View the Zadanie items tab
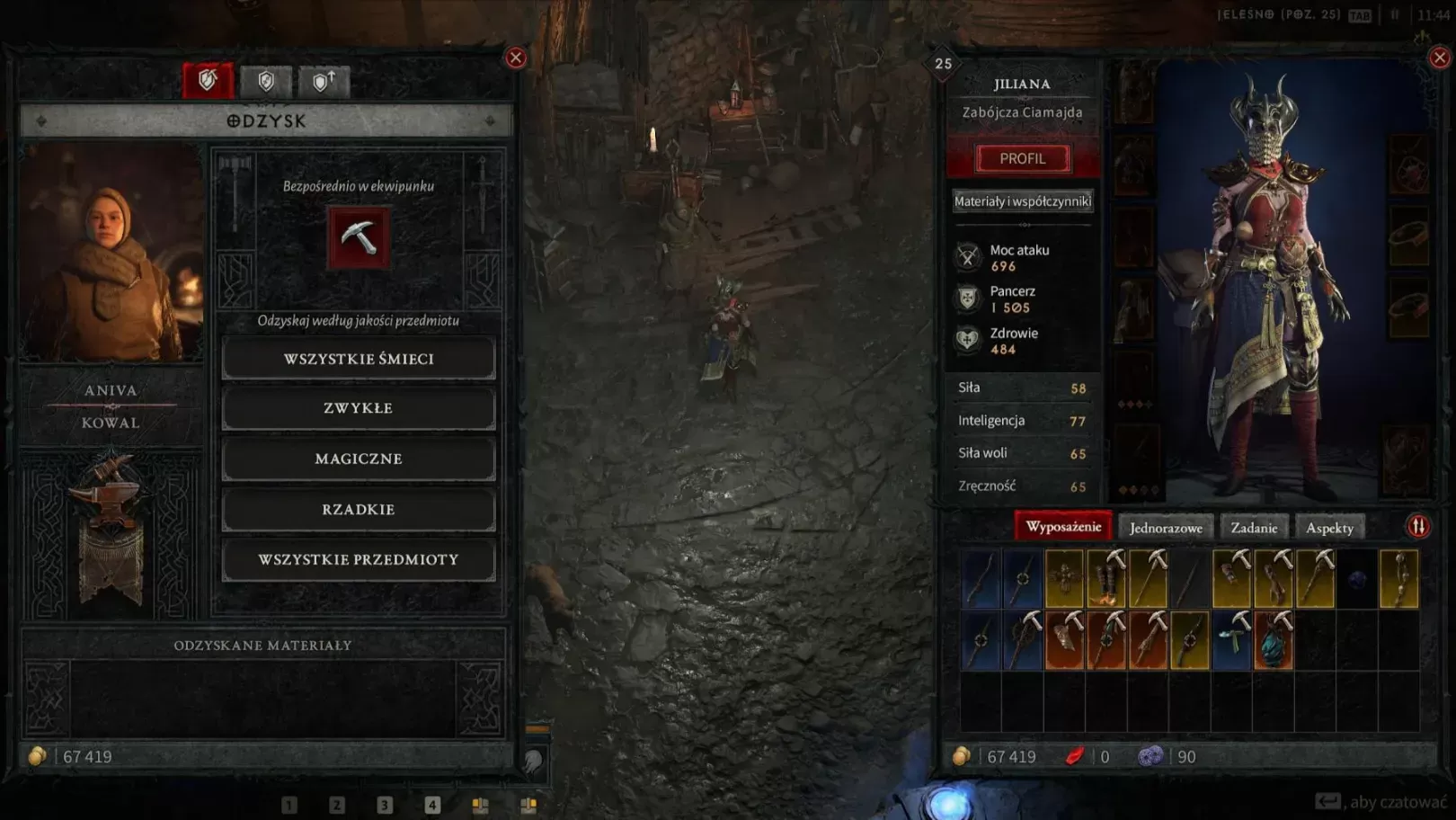1456x820 pixels. [1254, 528]
